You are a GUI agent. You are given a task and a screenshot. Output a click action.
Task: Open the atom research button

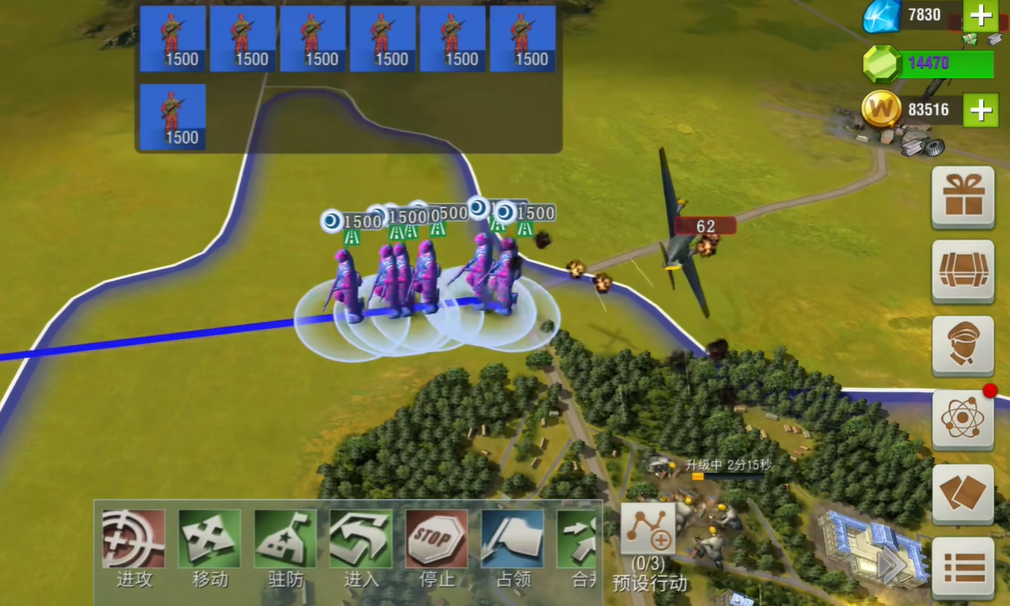tap(963, 419)
